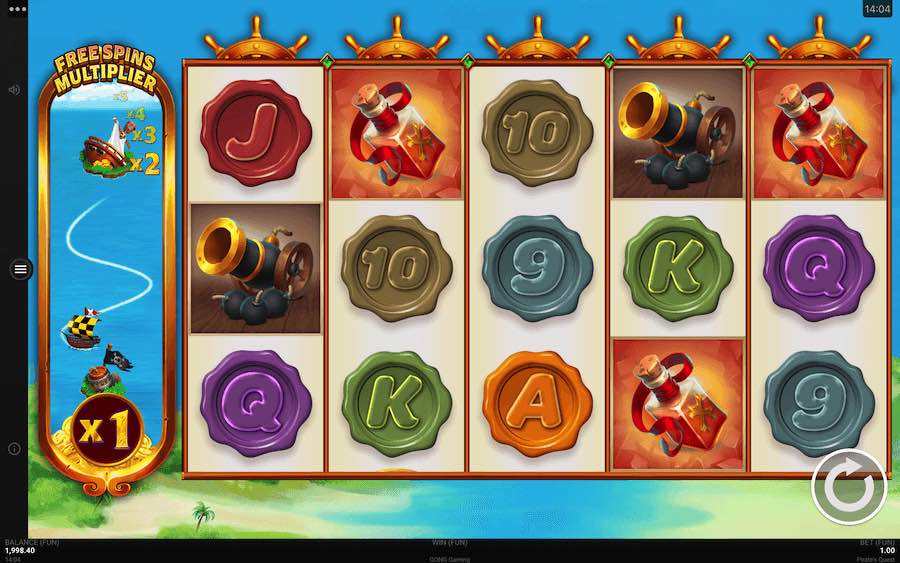Open the three-dot options menu
This screenshot has width=900, height=563.
[x=15, y=8]
